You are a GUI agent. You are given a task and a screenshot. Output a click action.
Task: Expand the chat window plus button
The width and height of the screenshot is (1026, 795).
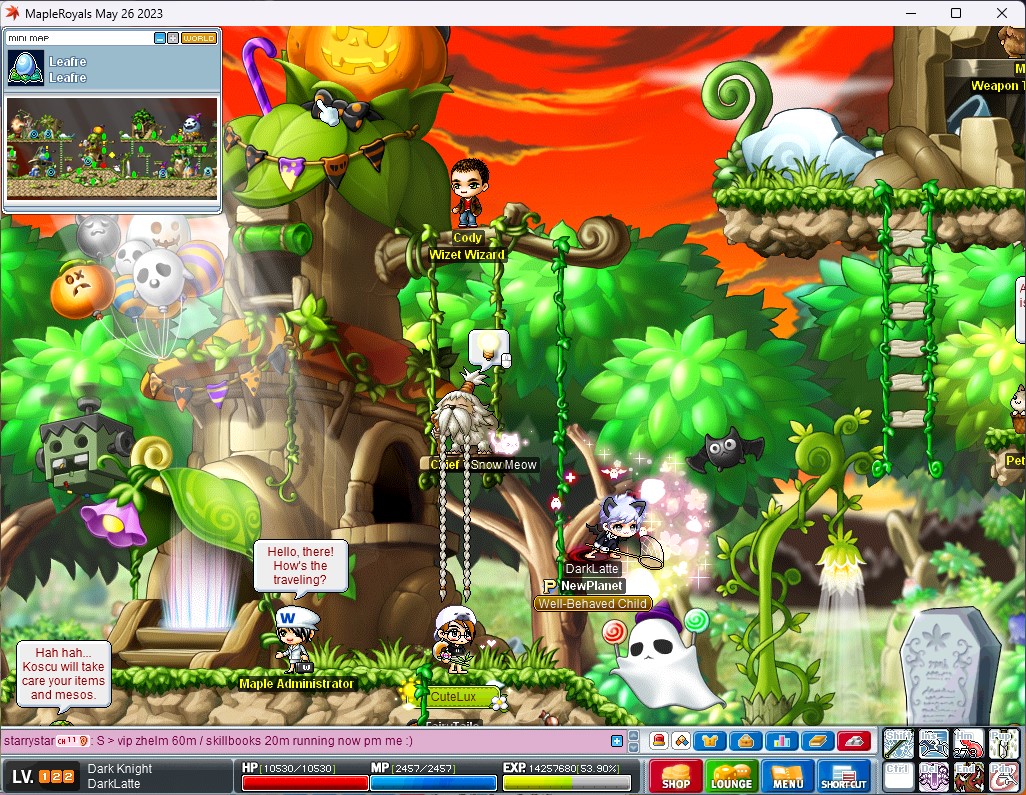617,741
